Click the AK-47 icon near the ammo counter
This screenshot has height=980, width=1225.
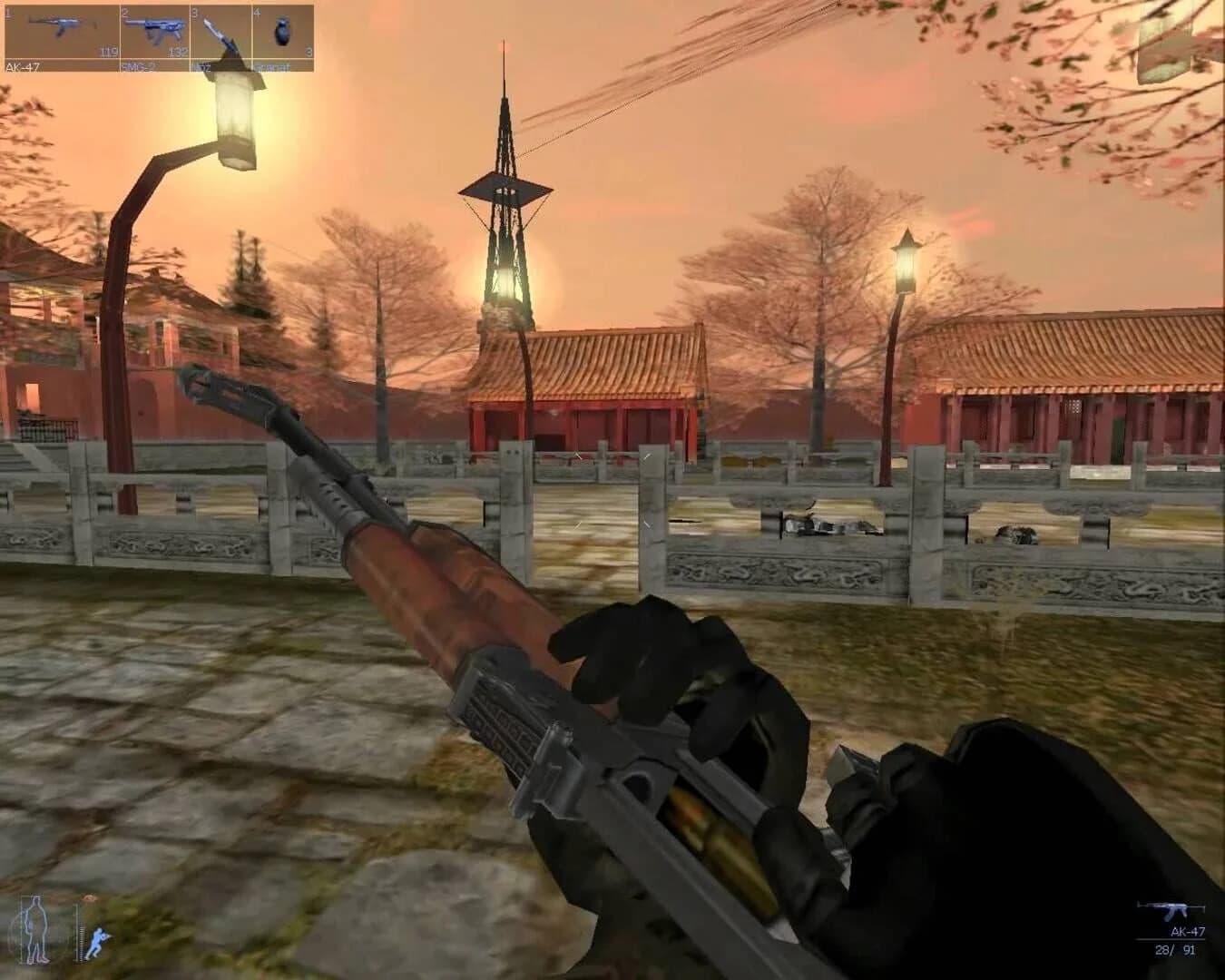1171,907
